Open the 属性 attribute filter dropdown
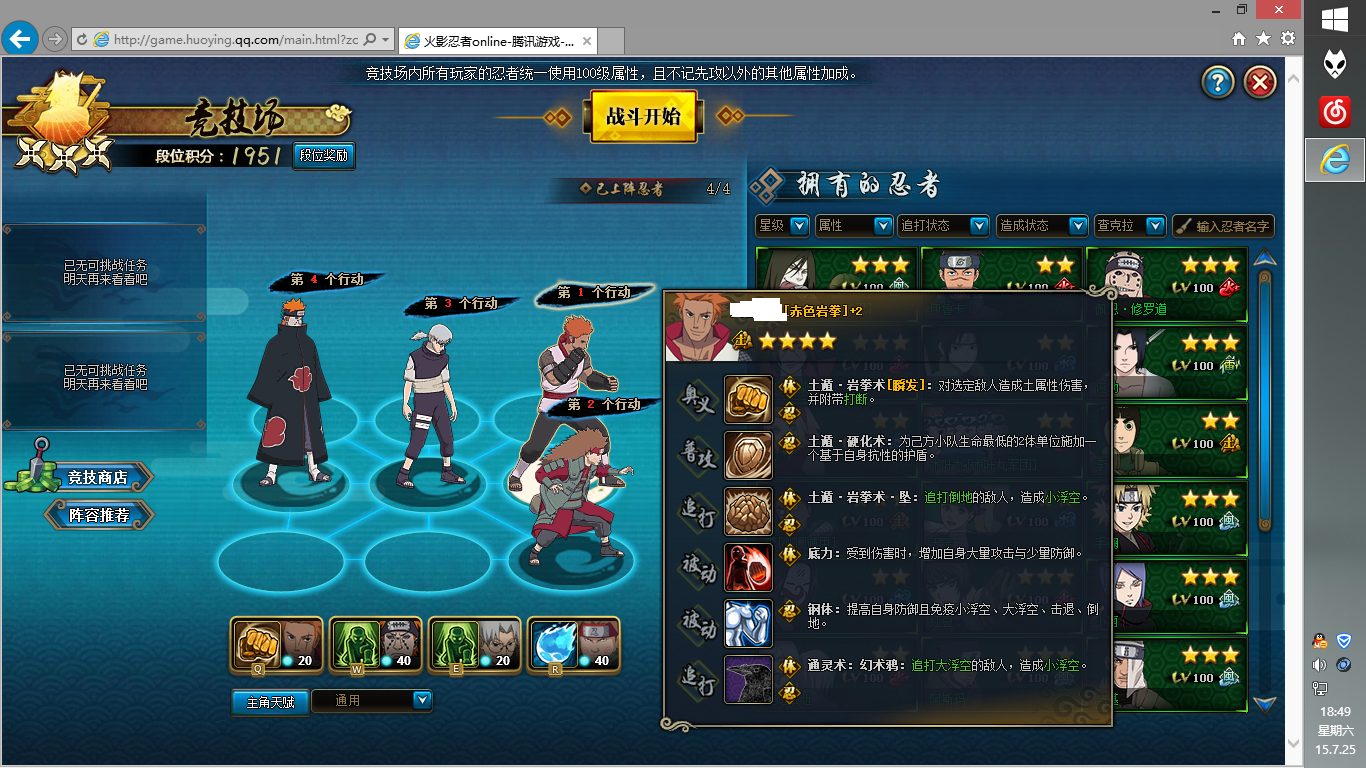 tap(854, 226)
